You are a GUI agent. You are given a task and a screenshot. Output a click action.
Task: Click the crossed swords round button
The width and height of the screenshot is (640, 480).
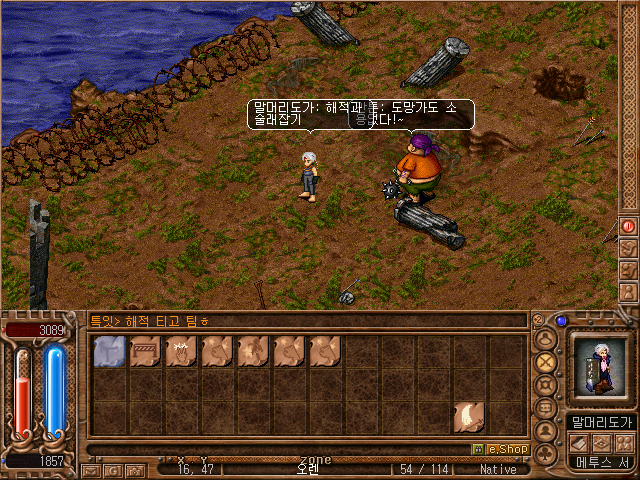tap(546, 361)
